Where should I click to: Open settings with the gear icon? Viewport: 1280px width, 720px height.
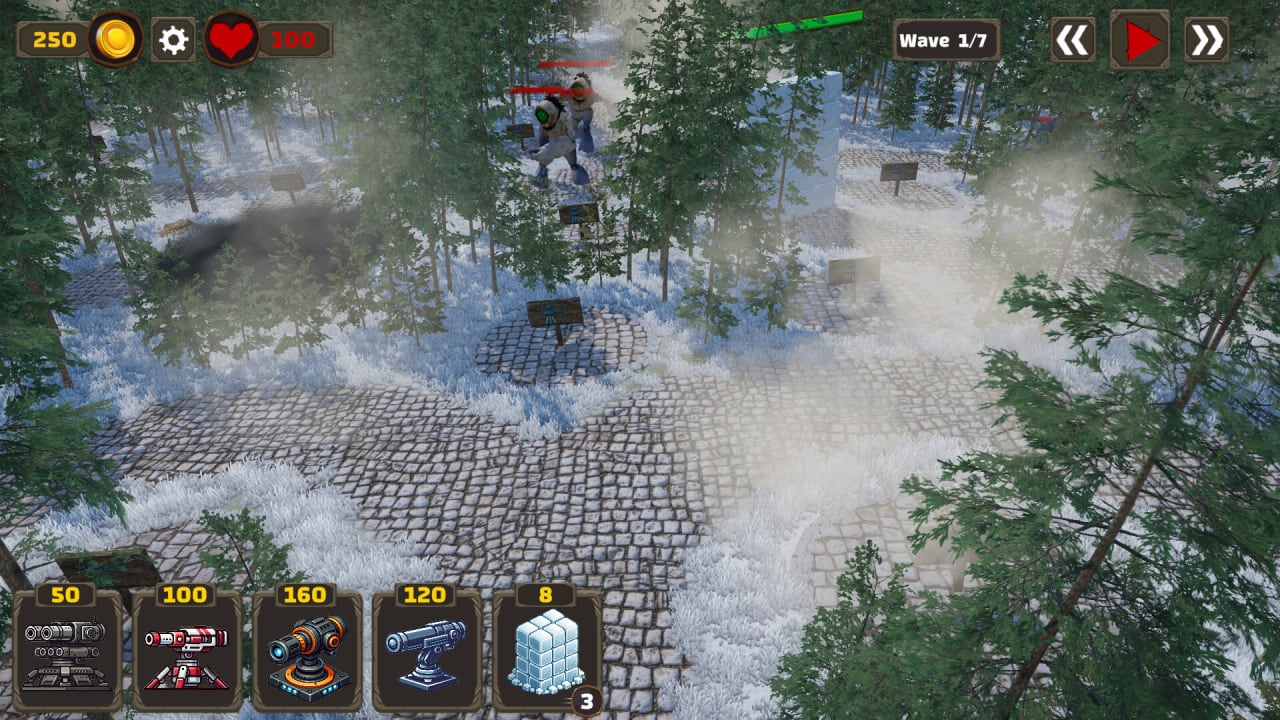pyautogui.click(x=173, y=40)
